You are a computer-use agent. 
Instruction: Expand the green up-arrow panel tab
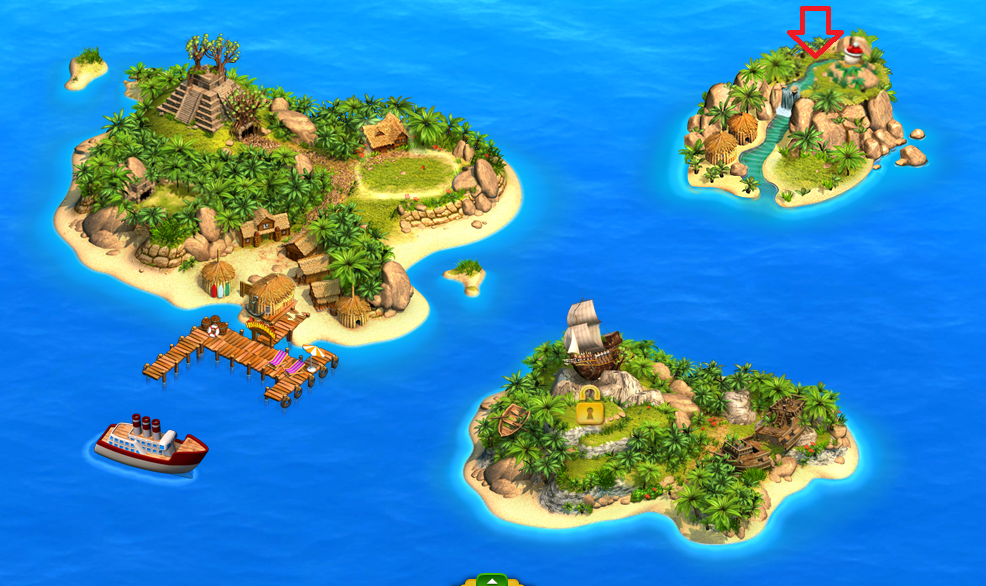pos(491,579)
